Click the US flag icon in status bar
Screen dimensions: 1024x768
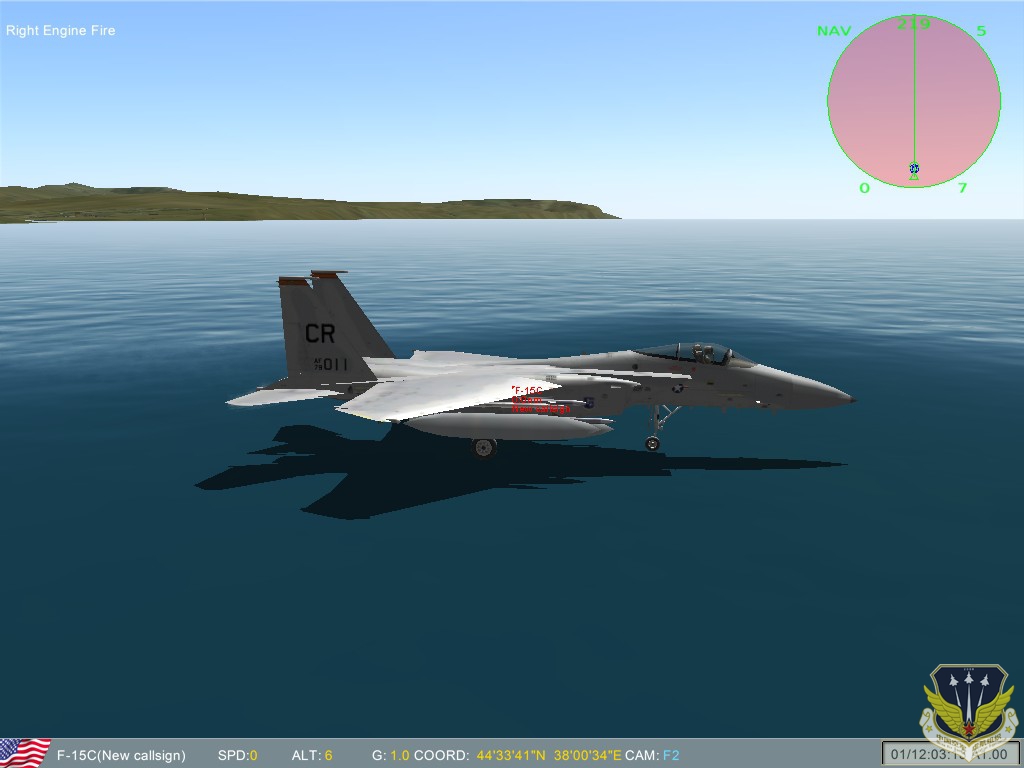tap(25, 753)
